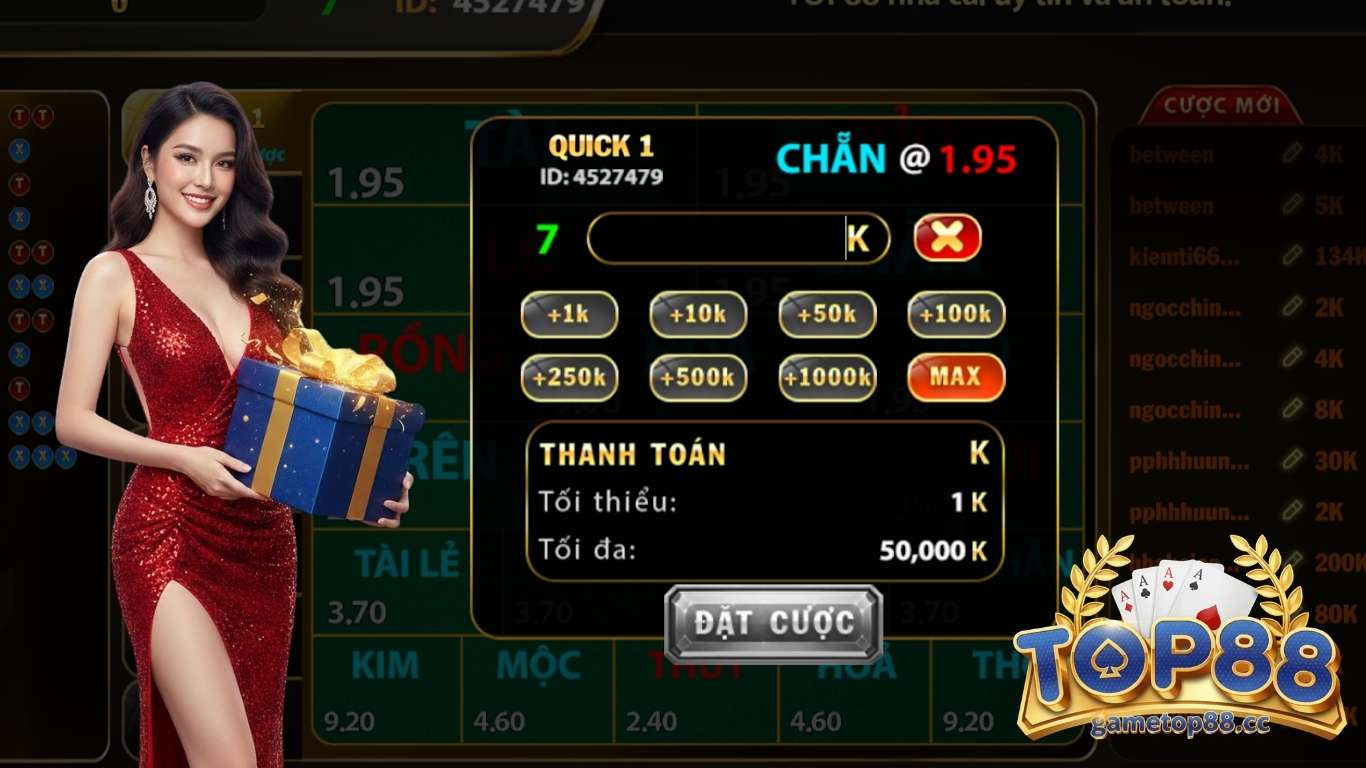Screen dimensions: 1366x768
Task: Open the CƯỢC MỚI panel header
Action: pos(1221,107)
